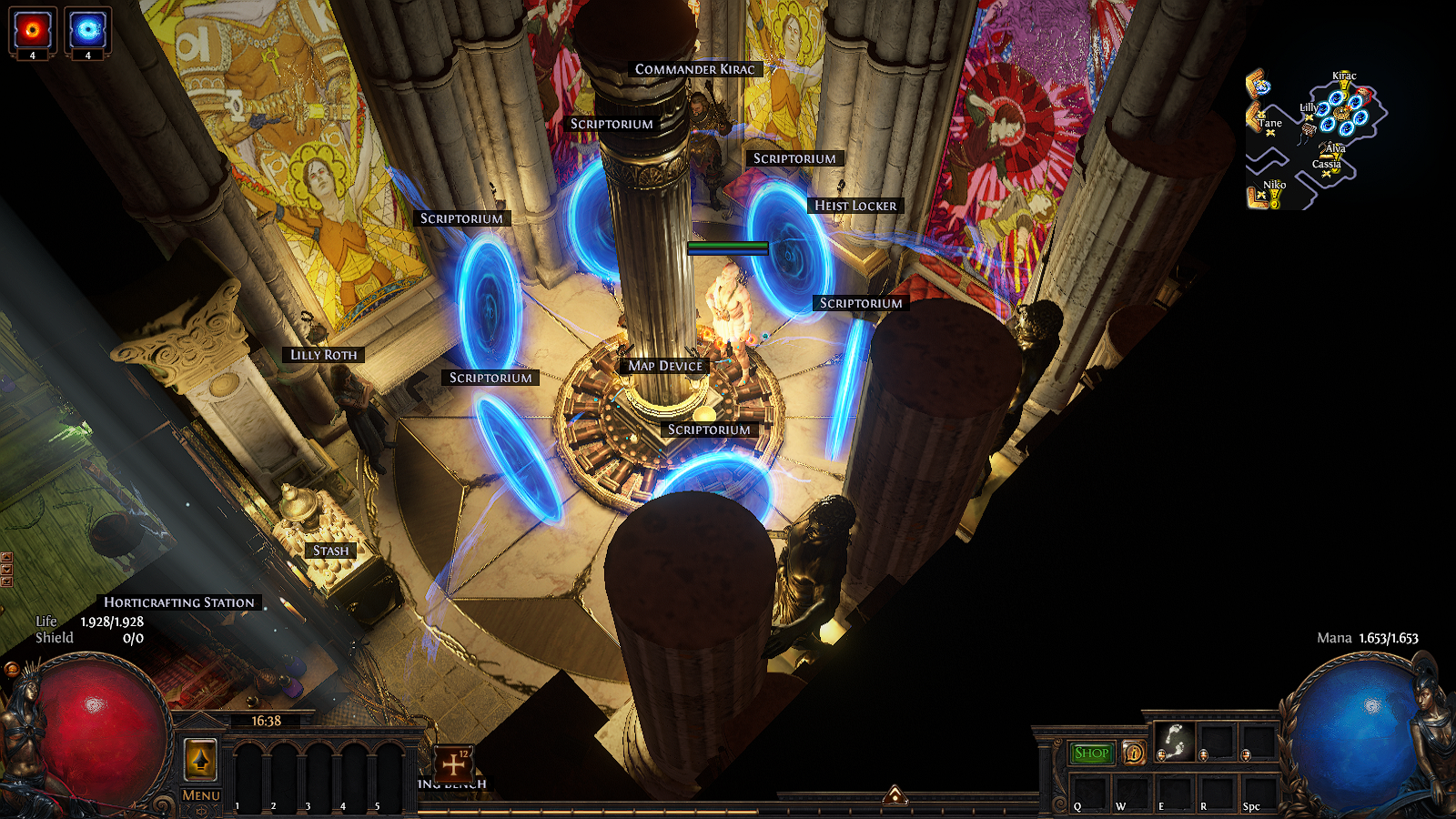
Task: Select the footprints move skill slot
Action: pos(1174,742)
